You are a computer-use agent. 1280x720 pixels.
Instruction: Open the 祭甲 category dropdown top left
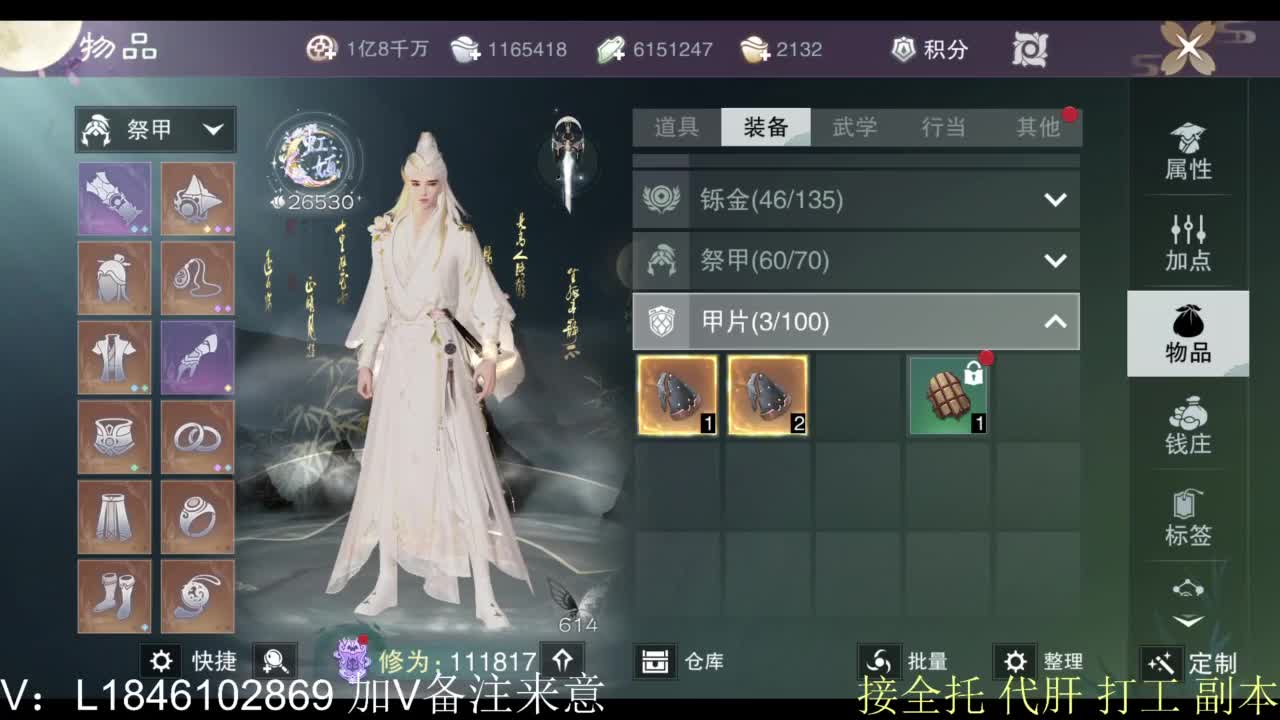[157, 128]
